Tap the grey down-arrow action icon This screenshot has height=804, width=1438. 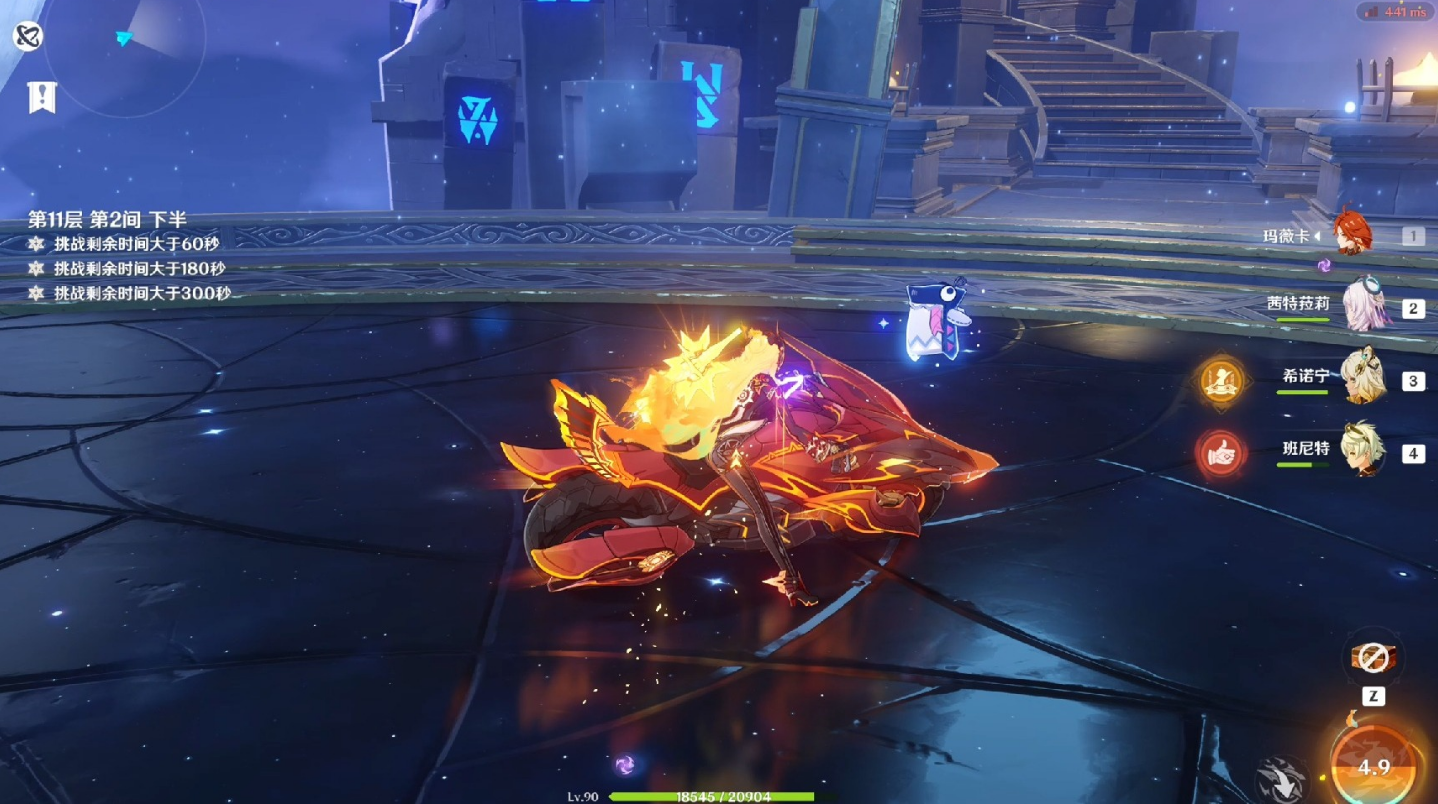pyautogui.click(x=1281, y=779)
